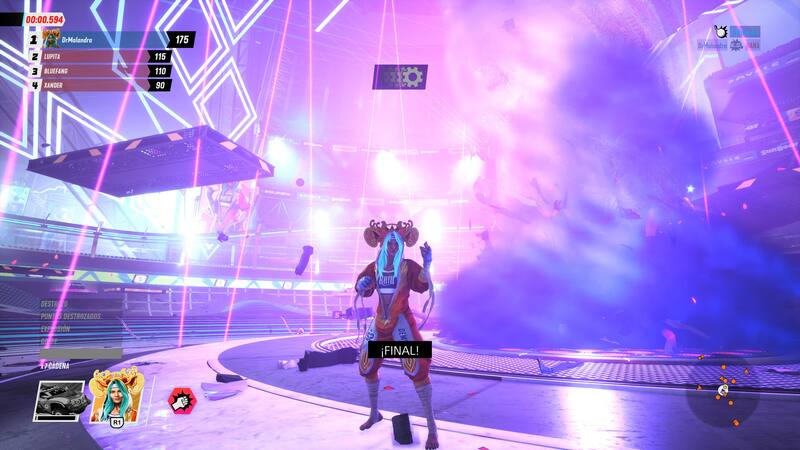Activate the red fist breaker ability icon
800x450 pixels.
pyautogui.click(x=182, y=400)
